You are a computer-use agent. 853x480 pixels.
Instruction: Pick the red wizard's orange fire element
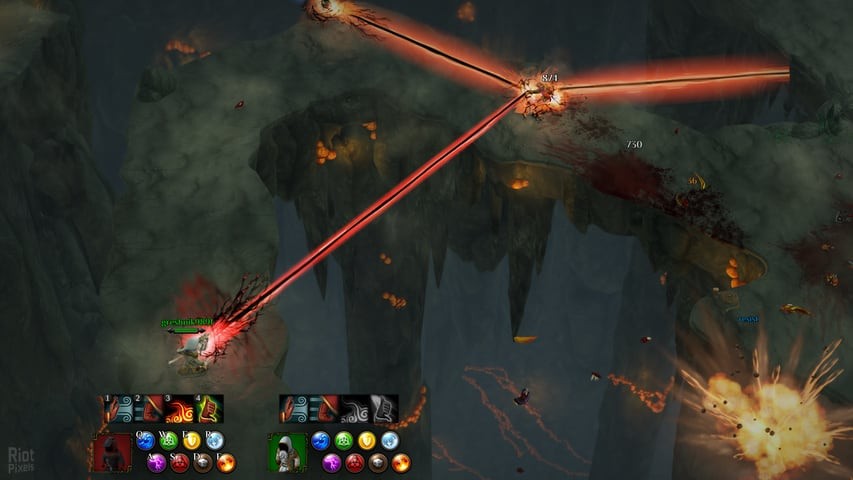click(226, 462)
